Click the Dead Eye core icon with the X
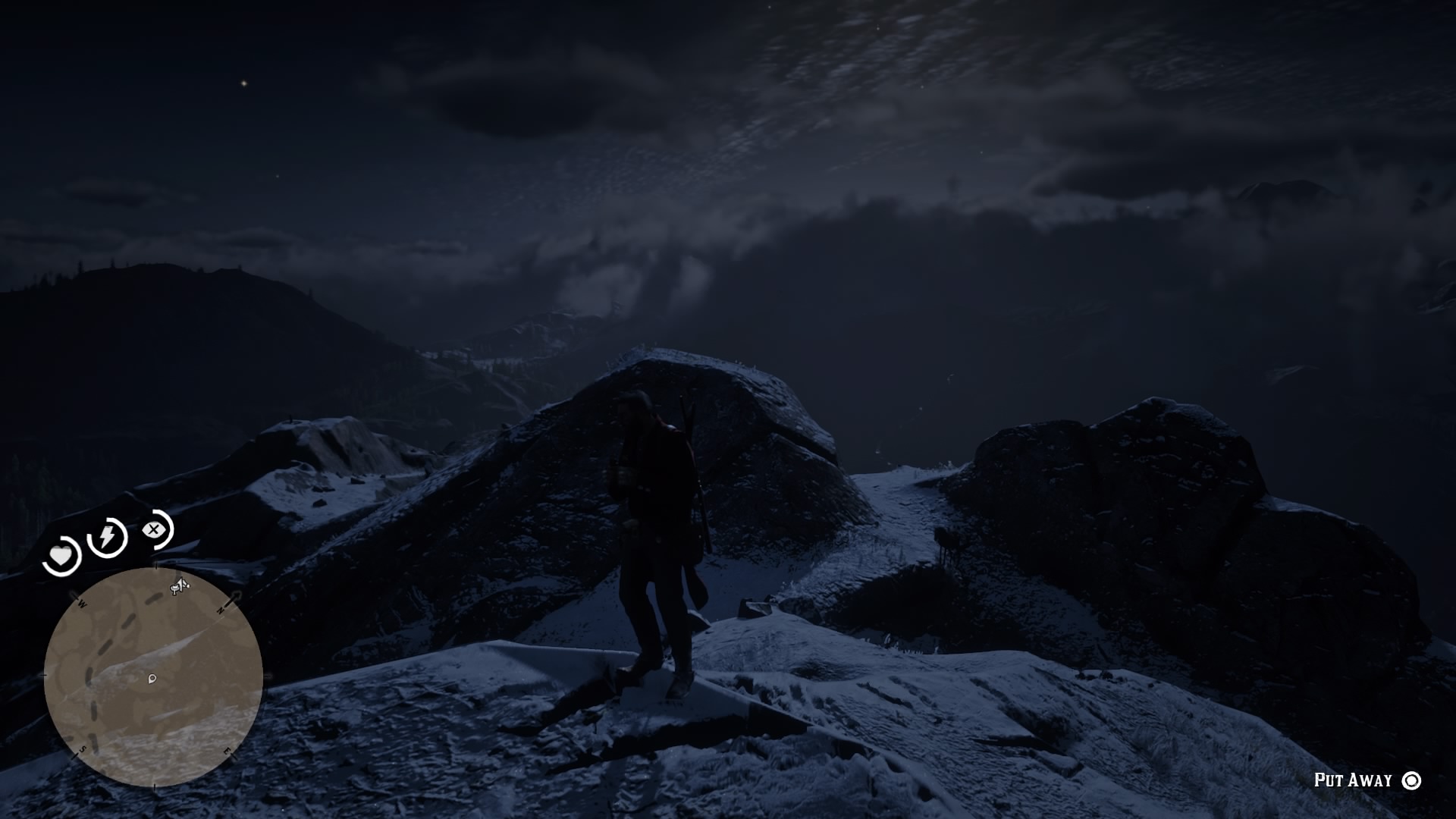This screenshot has height=819, width=1456. pos(155,529)
